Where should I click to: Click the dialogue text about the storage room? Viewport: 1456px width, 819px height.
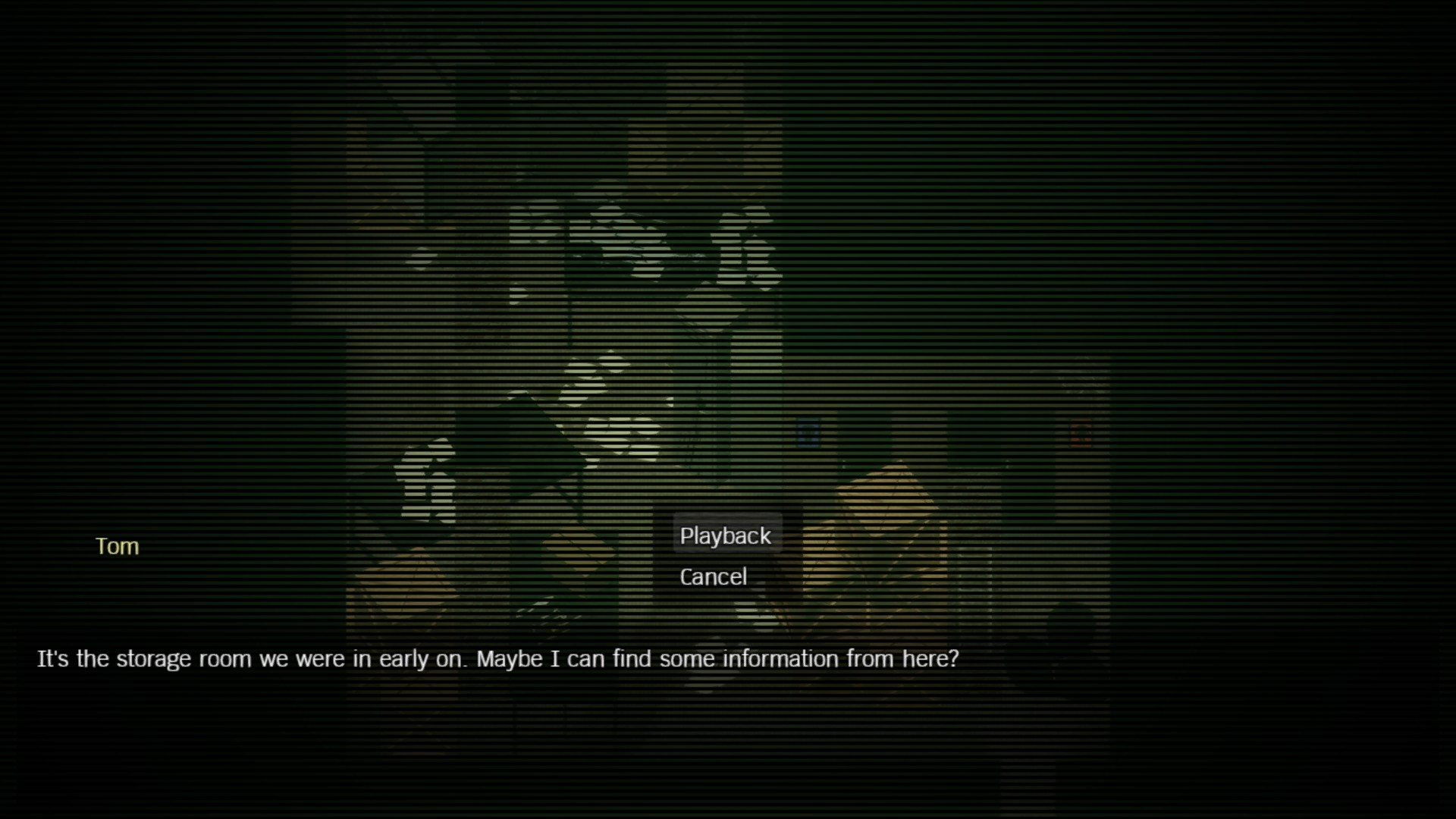497,659
